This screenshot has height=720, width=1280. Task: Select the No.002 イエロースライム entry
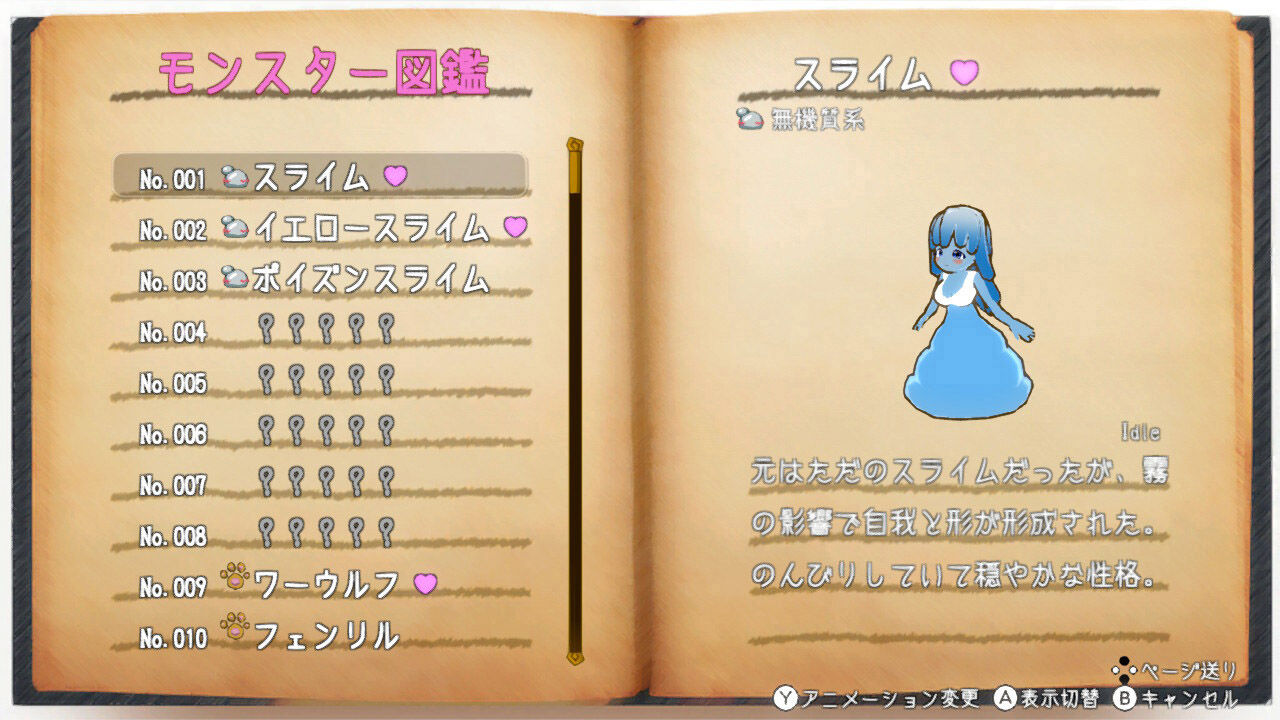330,227
